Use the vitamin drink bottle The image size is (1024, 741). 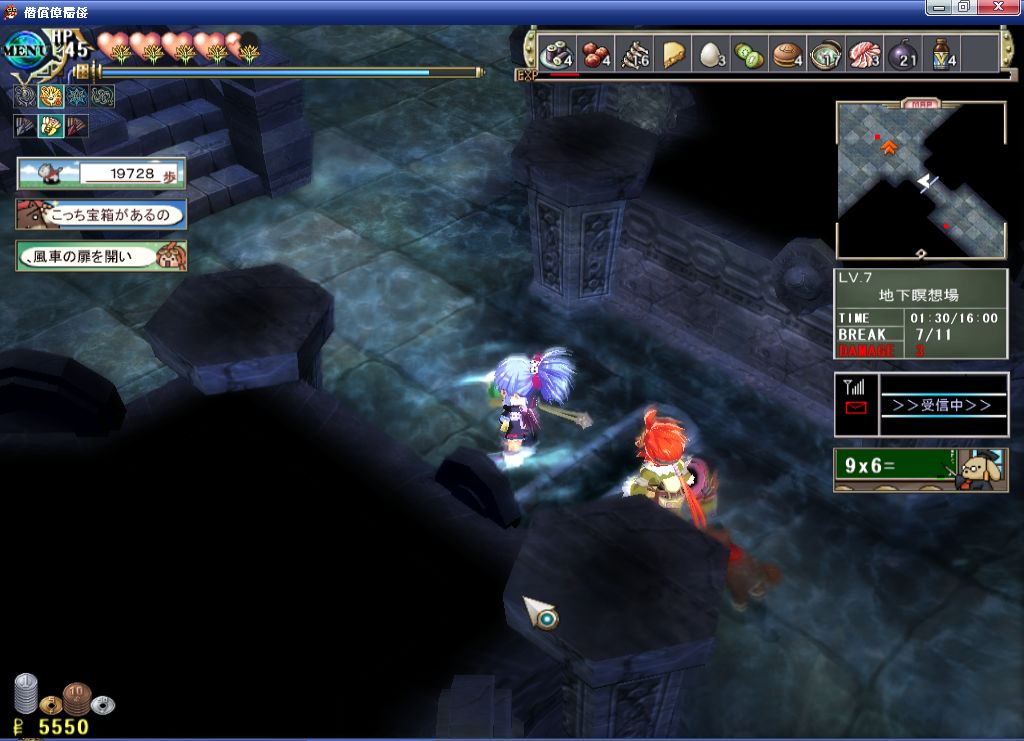[x=941, y=54]
